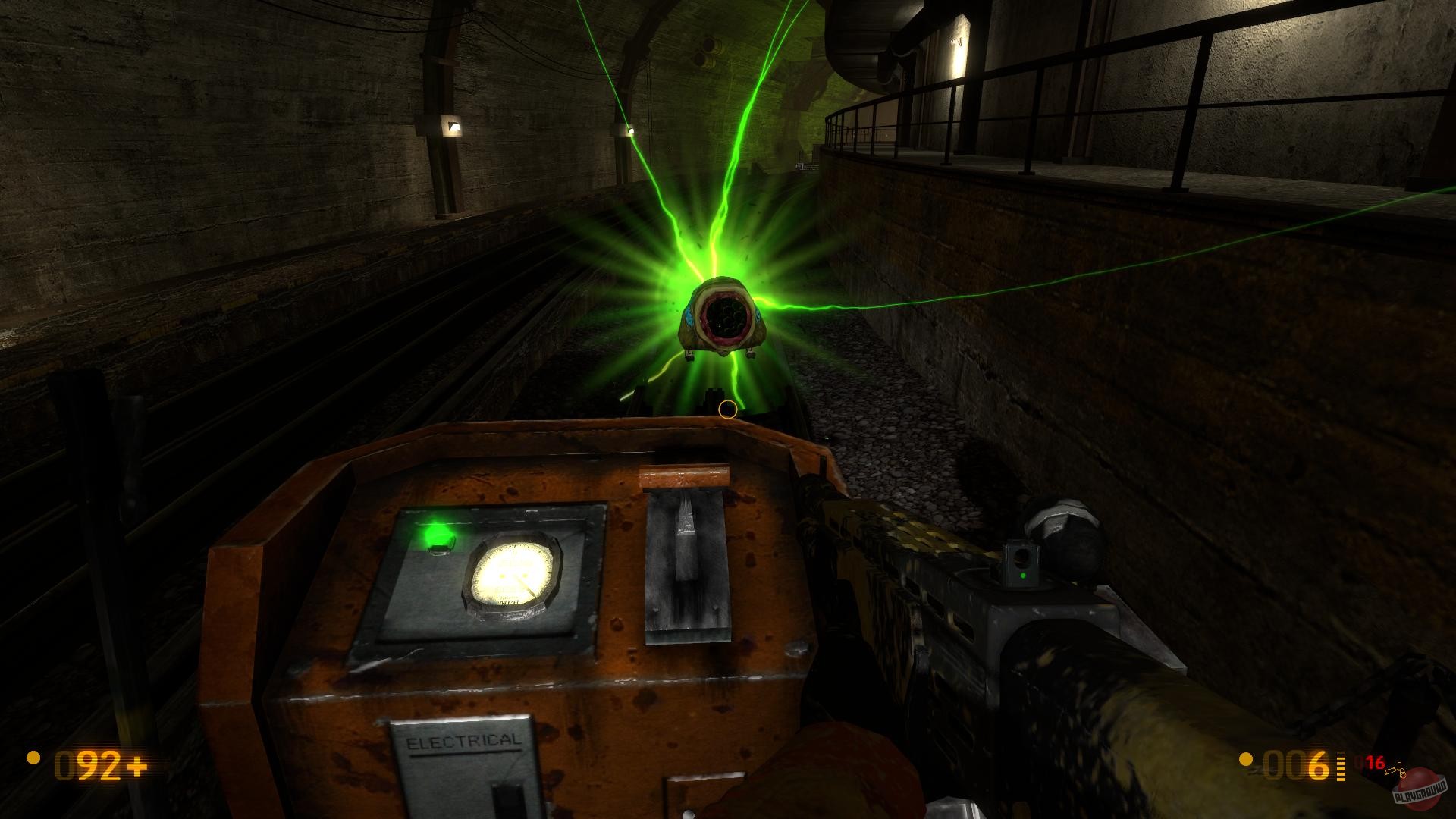The image size is (1456, 819).
Task: Select the yellow dot icon before the health counter
Action: pyautogui.click(x=33, y=758)
